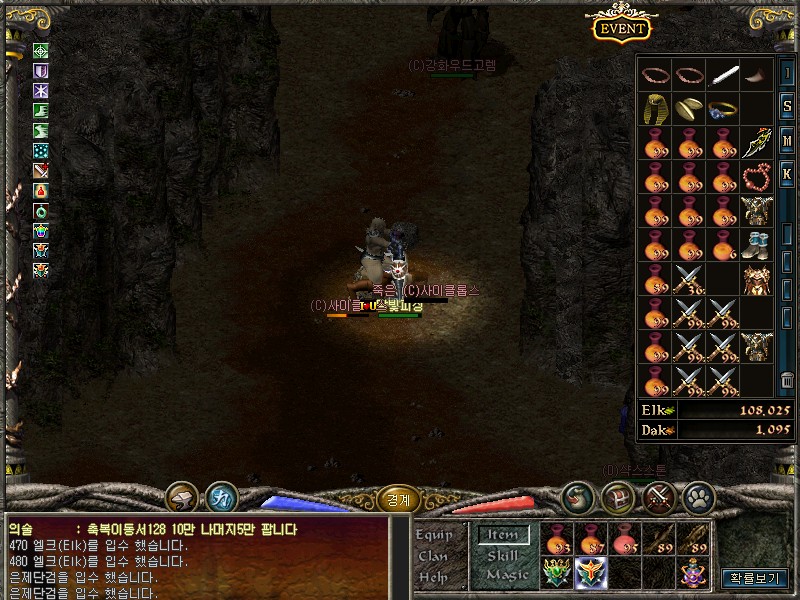The image size is (800, 600).
Task: Select the gold ring with blue gem
Action: coord(722,109)
